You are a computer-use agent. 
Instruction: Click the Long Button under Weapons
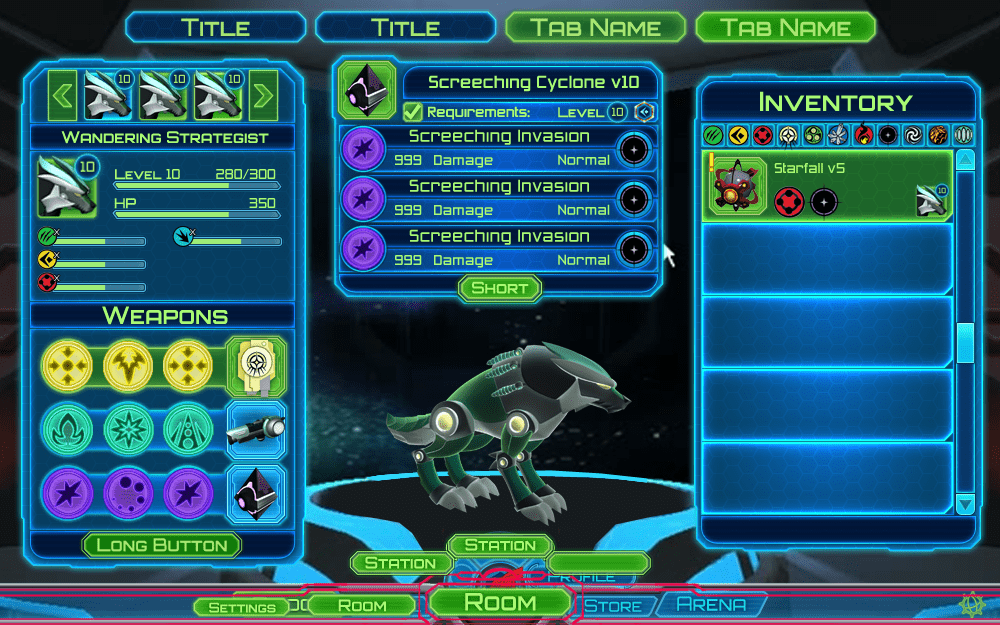click(x=162, y=545)
